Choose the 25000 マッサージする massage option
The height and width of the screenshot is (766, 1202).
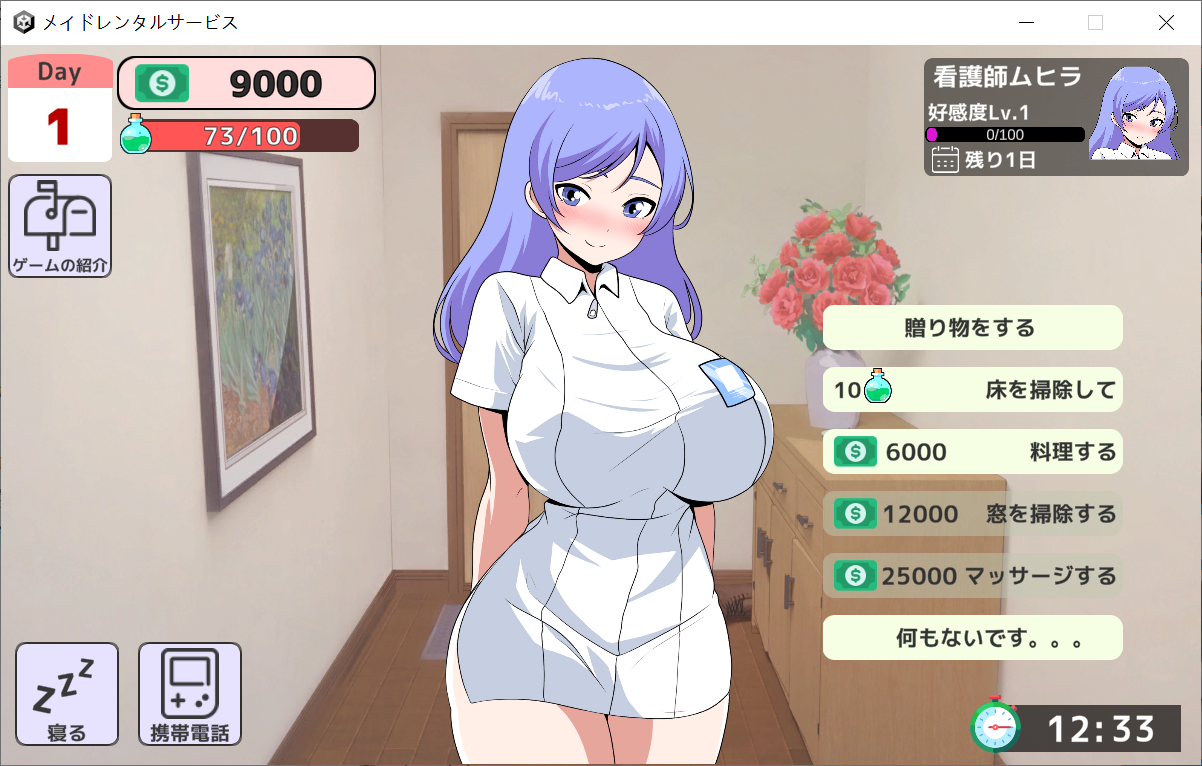(972, 576)
